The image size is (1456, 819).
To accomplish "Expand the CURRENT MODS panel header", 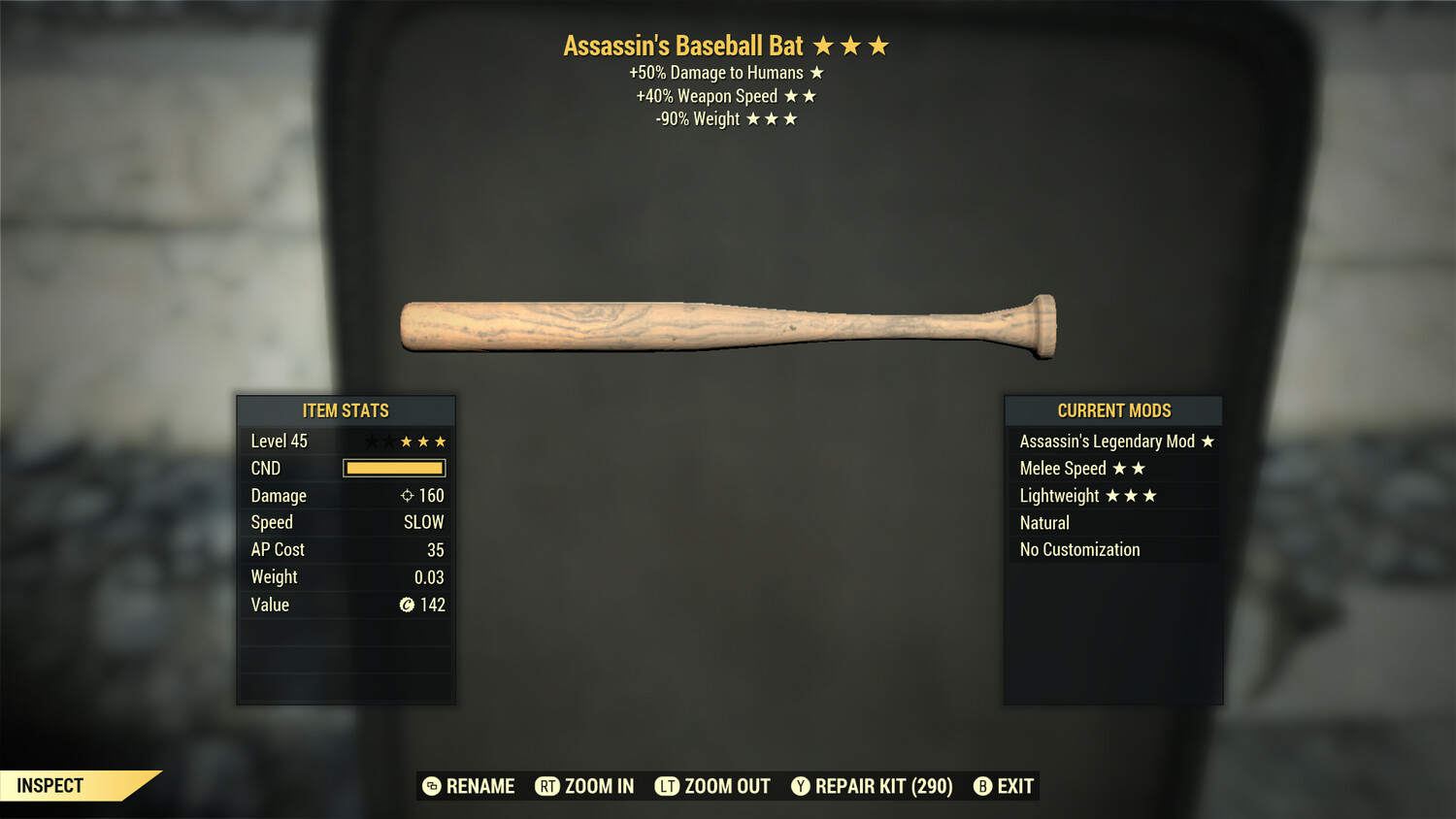I will coord(1113,410).
